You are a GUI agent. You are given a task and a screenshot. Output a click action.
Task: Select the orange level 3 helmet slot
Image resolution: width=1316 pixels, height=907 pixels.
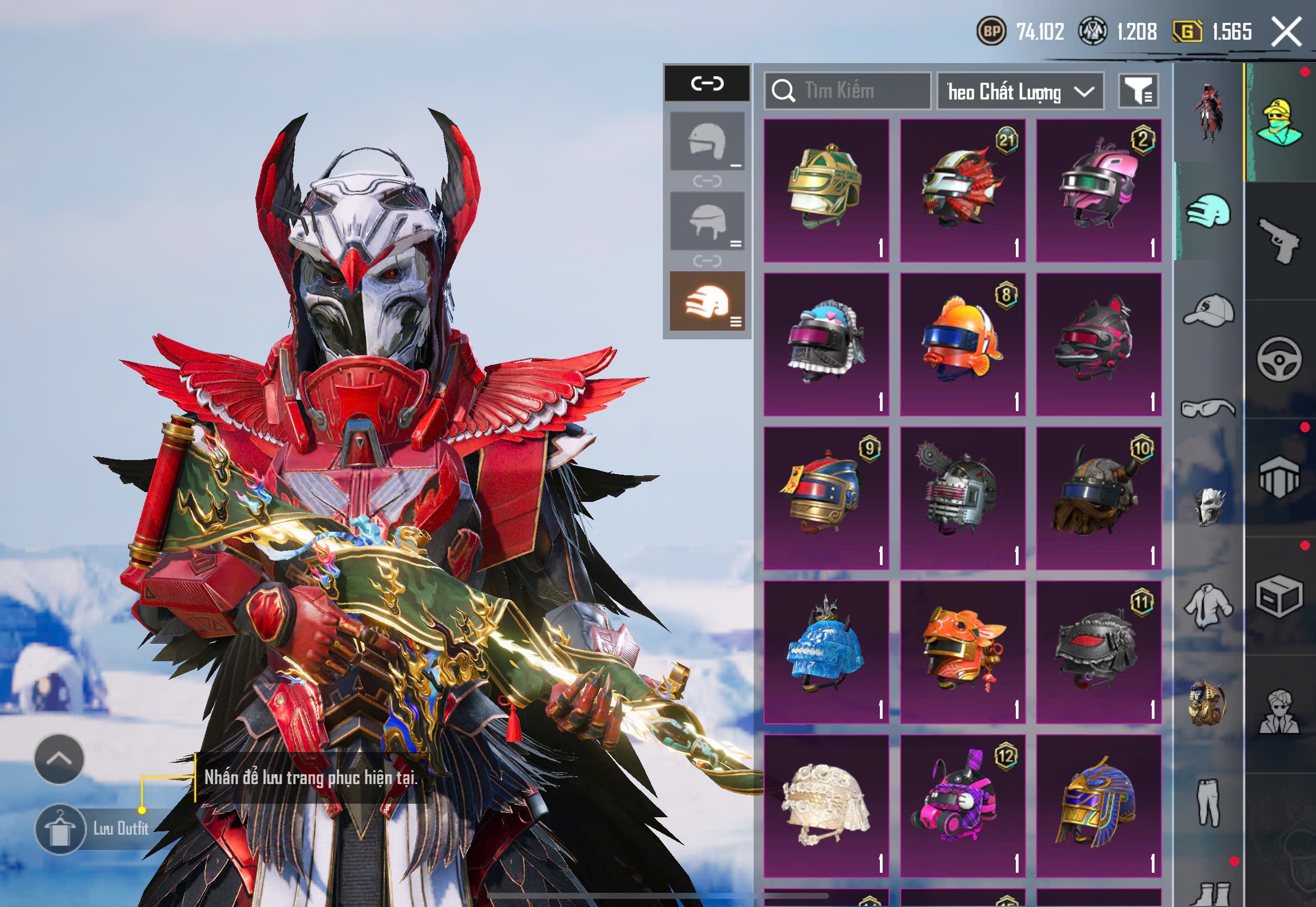click(x=707, y=301)
